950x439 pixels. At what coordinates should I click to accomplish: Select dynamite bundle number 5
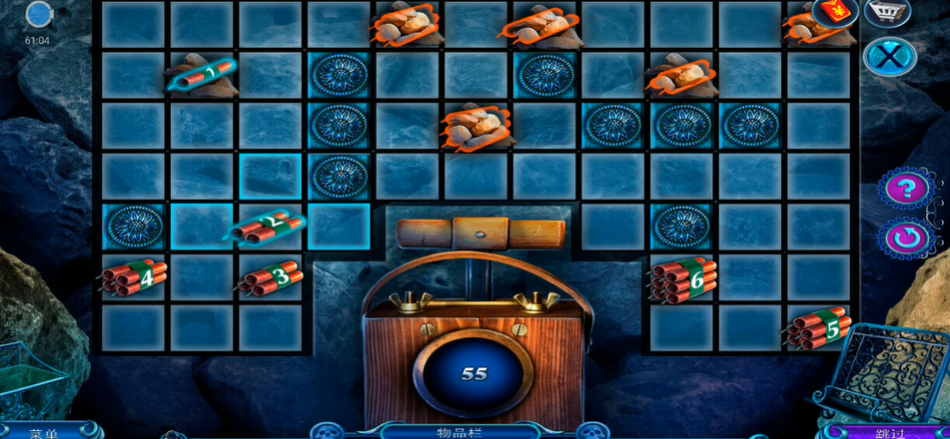click(818, 328)
